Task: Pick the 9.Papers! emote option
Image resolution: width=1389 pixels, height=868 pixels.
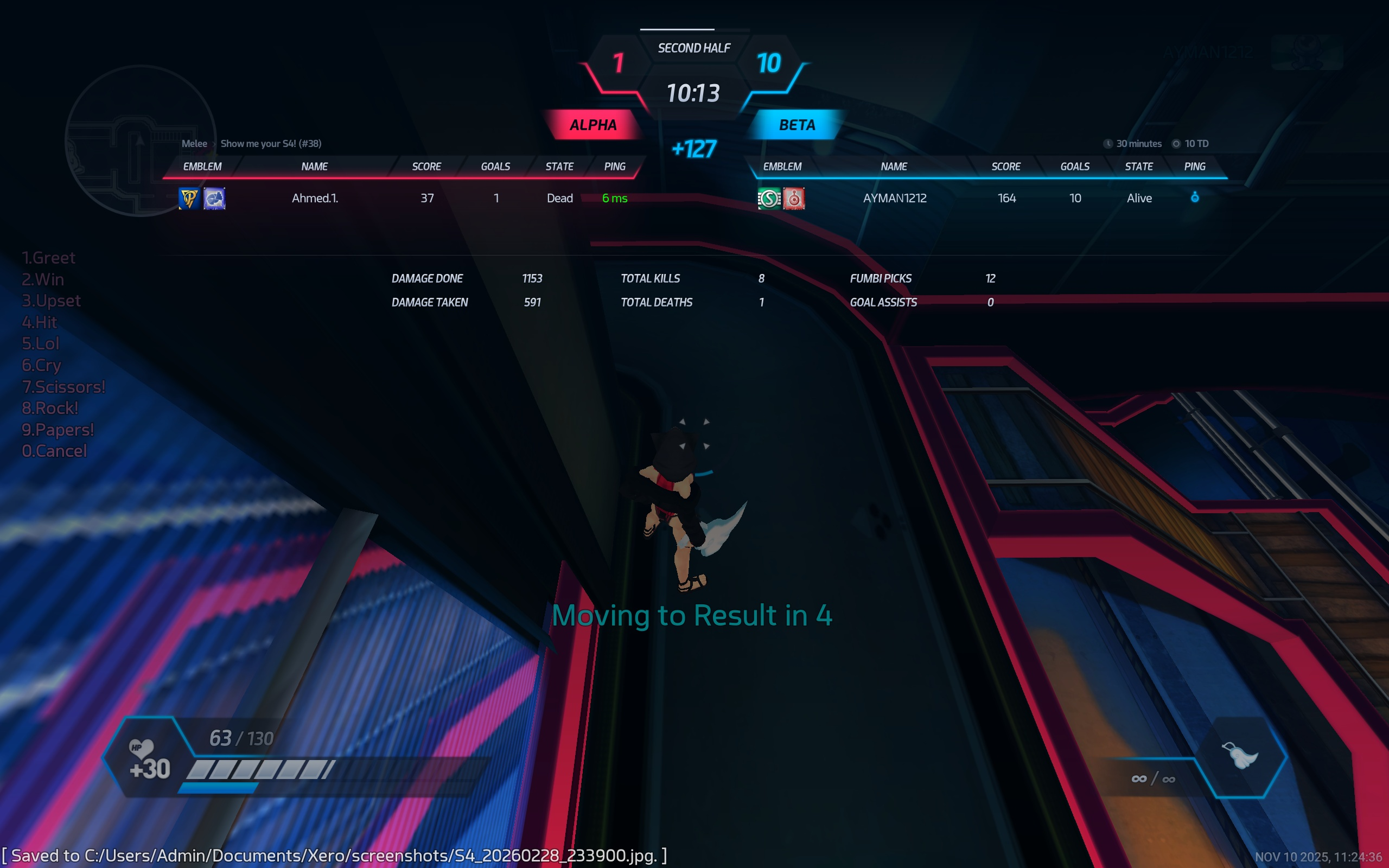Action: tap(58, 430)
